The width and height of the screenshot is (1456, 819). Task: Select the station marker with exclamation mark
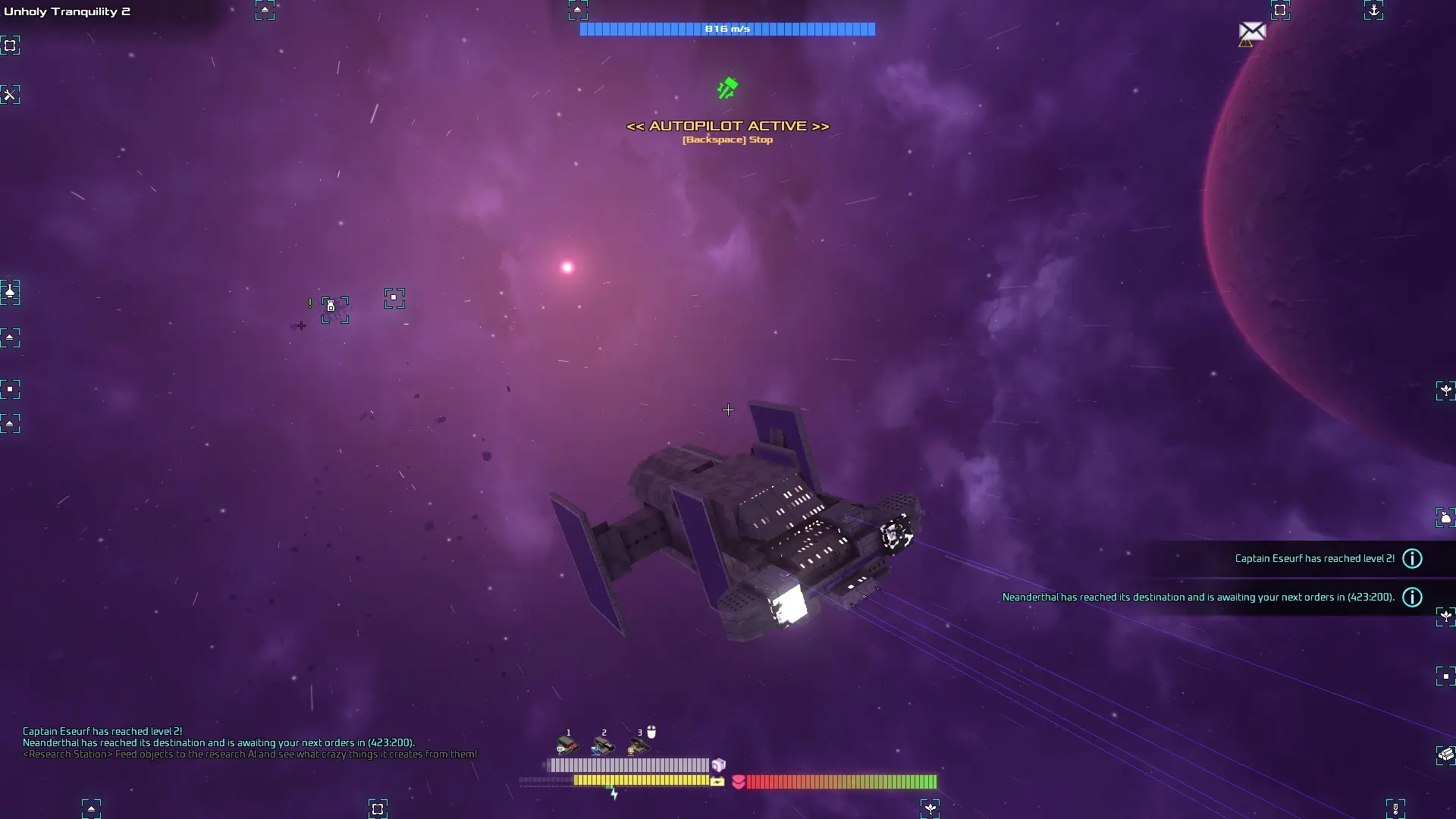pos(334,309)
